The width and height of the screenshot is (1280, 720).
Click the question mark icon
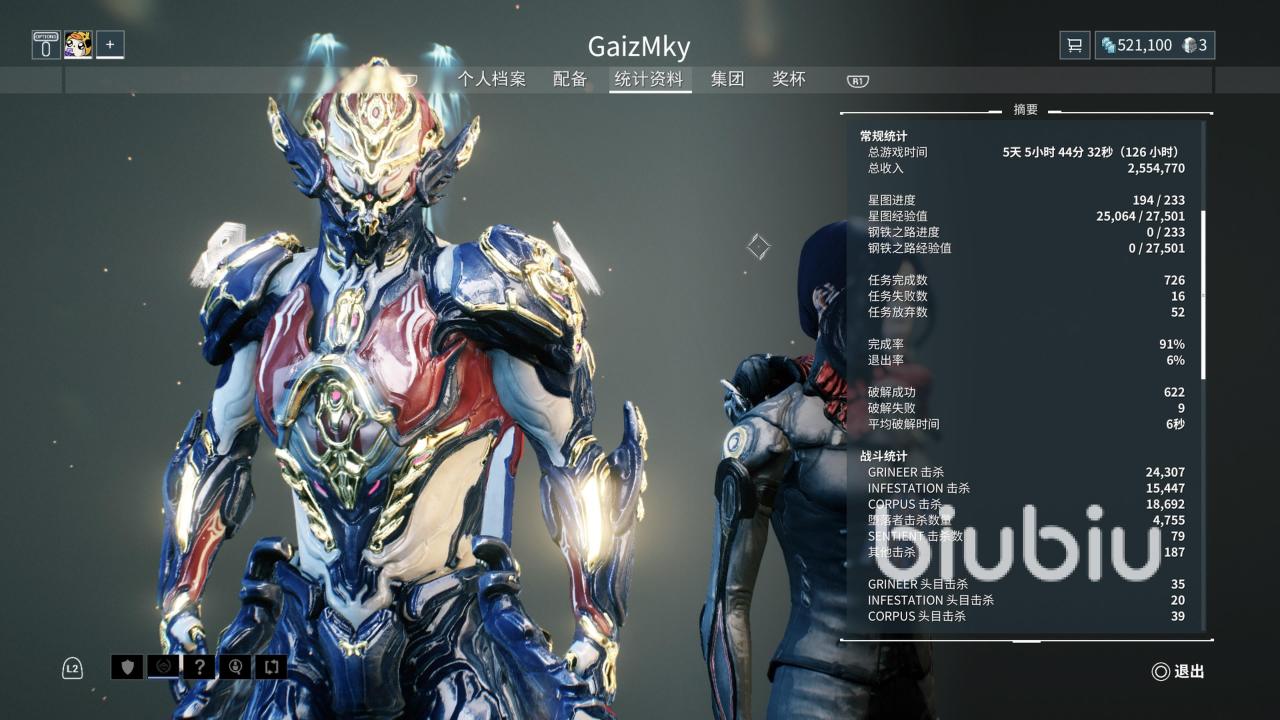199,667
